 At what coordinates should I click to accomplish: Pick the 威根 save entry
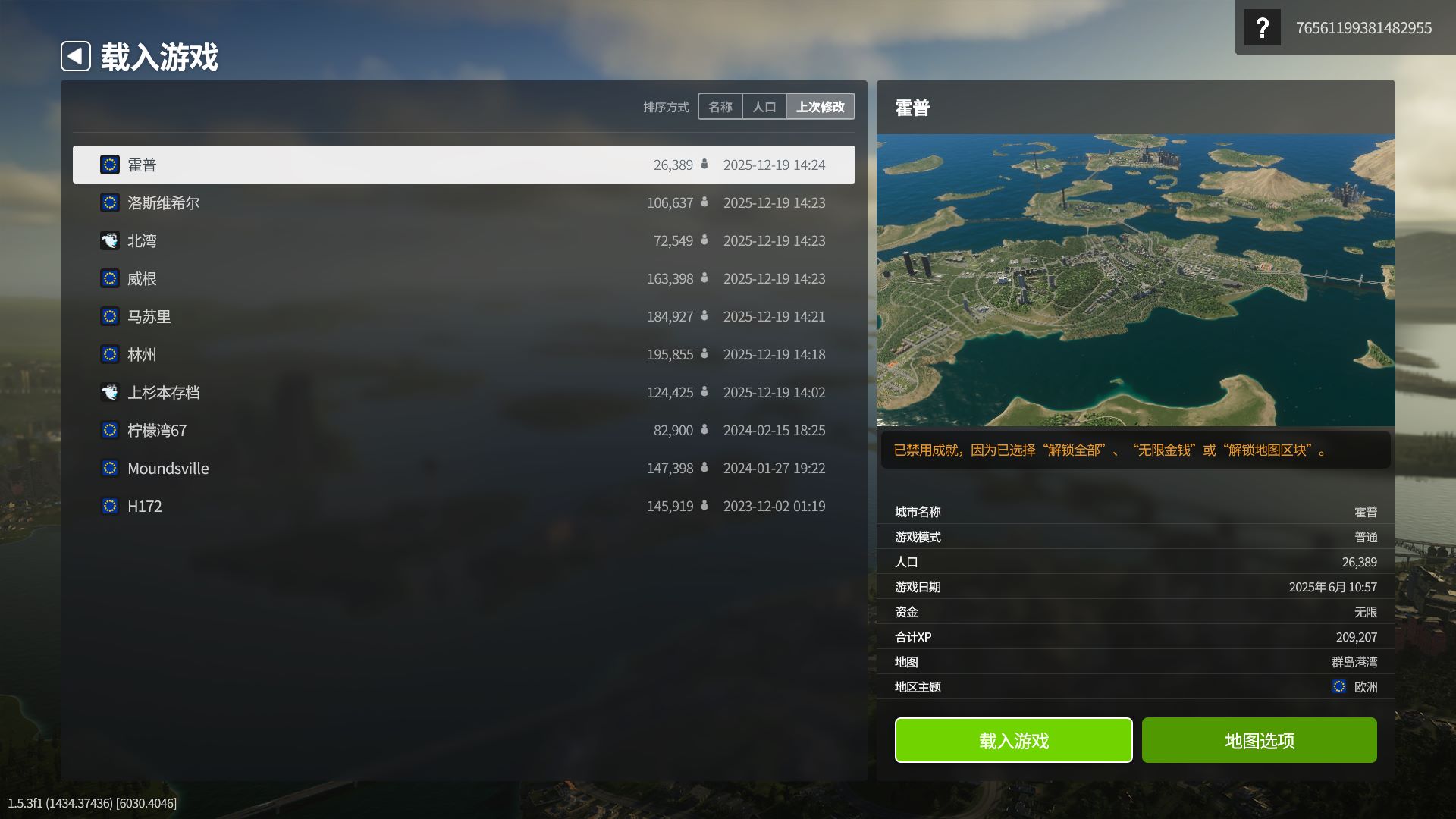point(463,278)
